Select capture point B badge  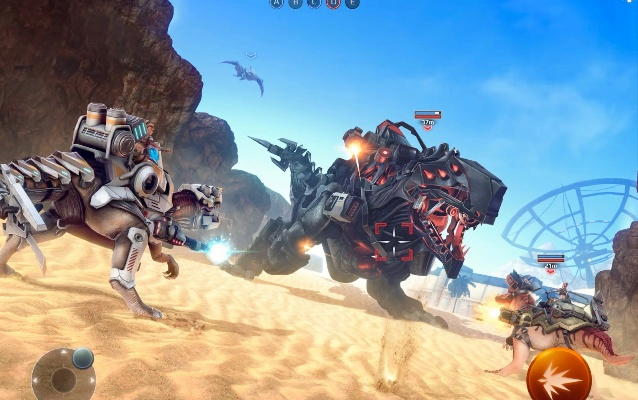tap(294, 4)
